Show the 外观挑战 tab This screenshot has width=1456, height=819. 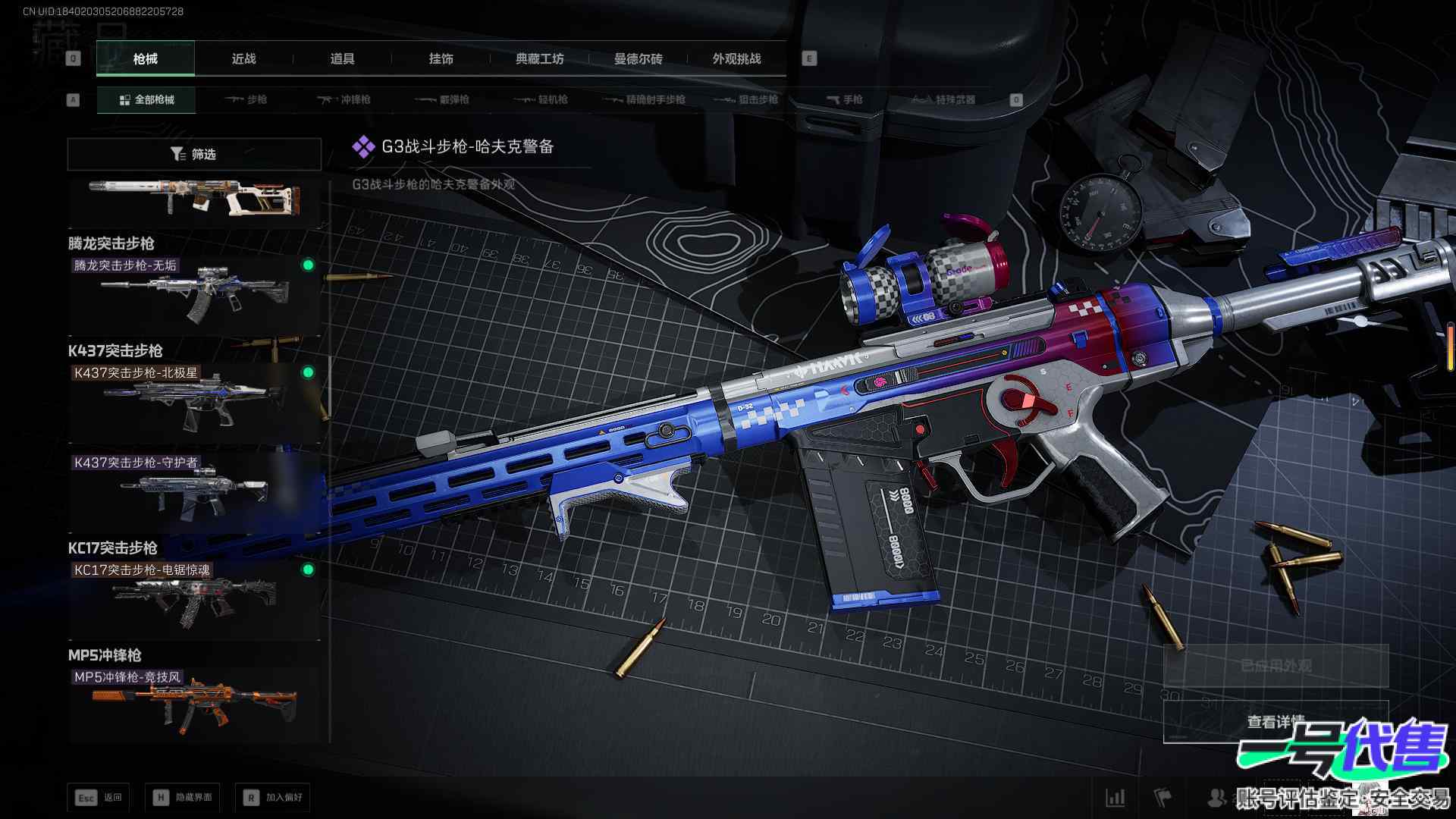(x=736, y=59)
